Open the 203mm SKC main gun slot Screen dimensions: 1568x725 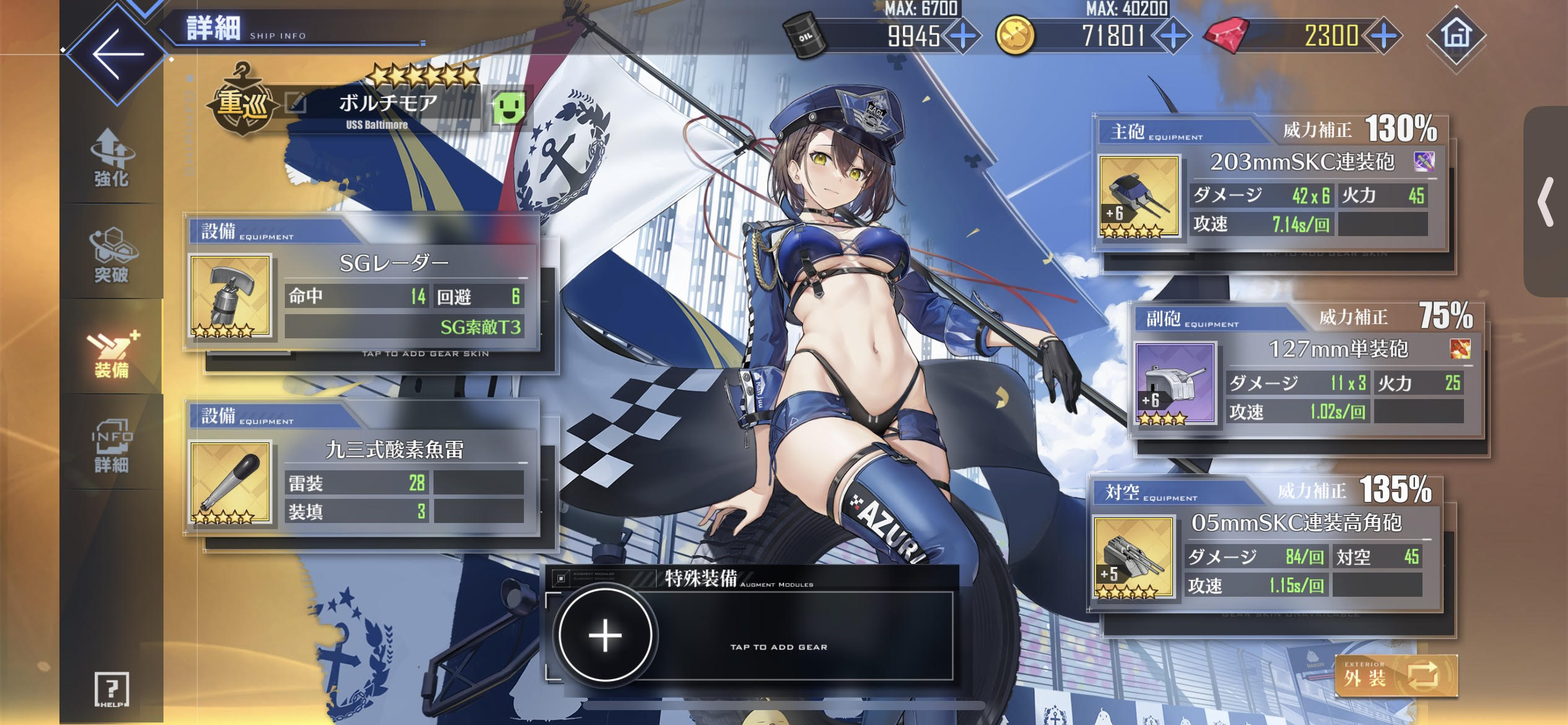pos(1138,196)
